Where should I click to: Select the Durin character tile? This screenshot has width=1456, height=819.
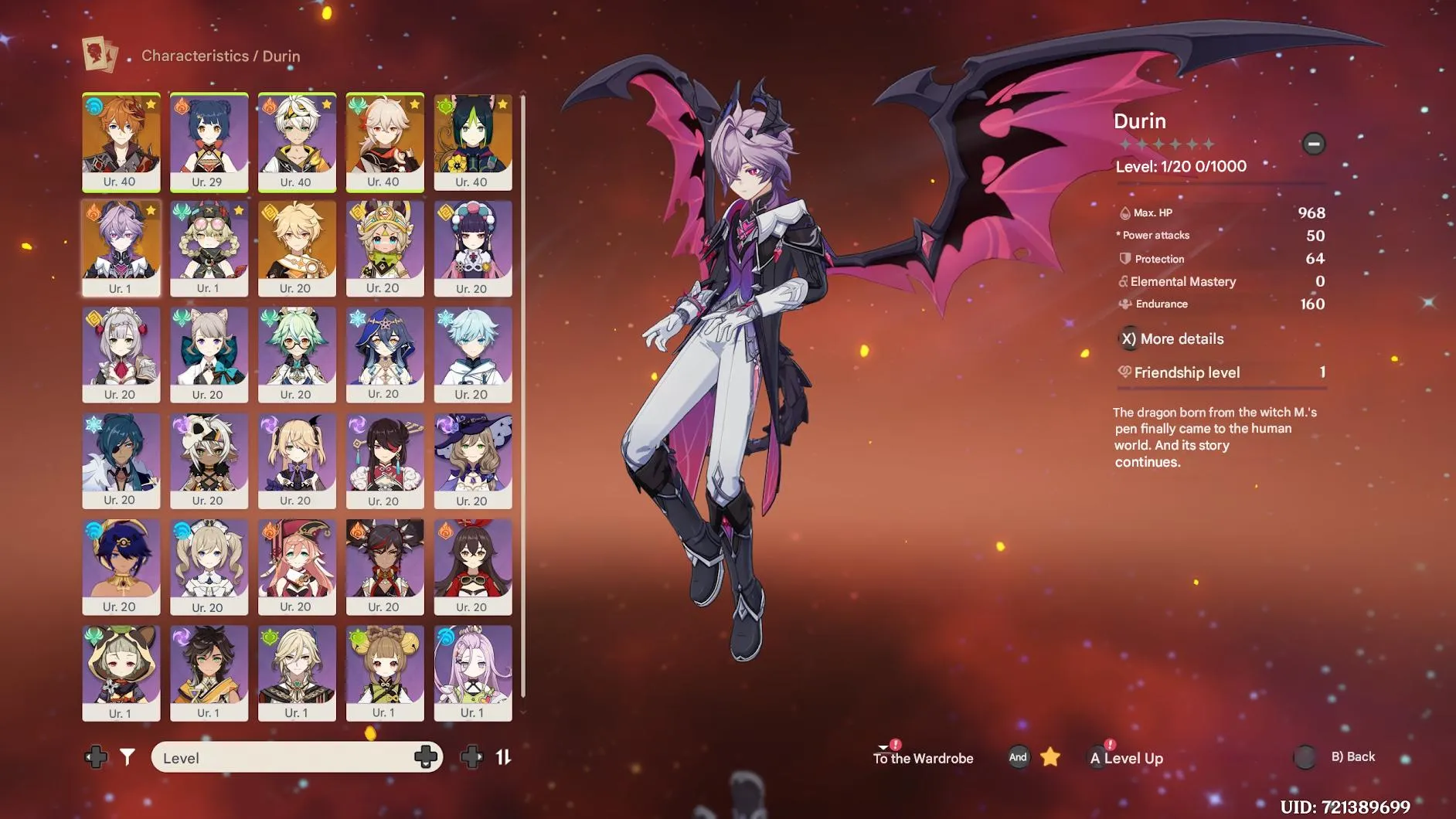pyautogui.click(x=121, y=248)
